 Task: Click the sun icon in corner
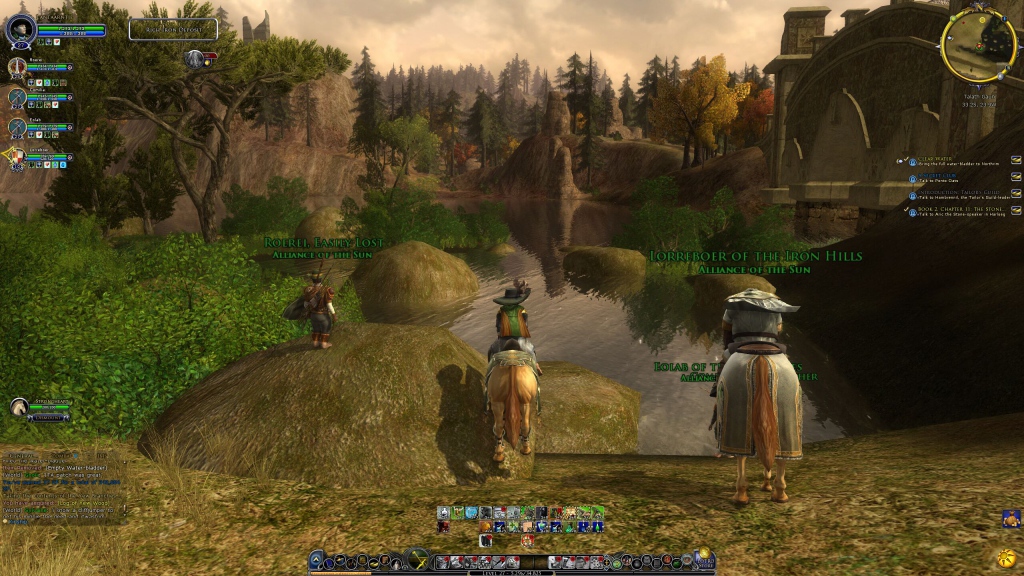pyautogui.click(x=1006, y=556)
